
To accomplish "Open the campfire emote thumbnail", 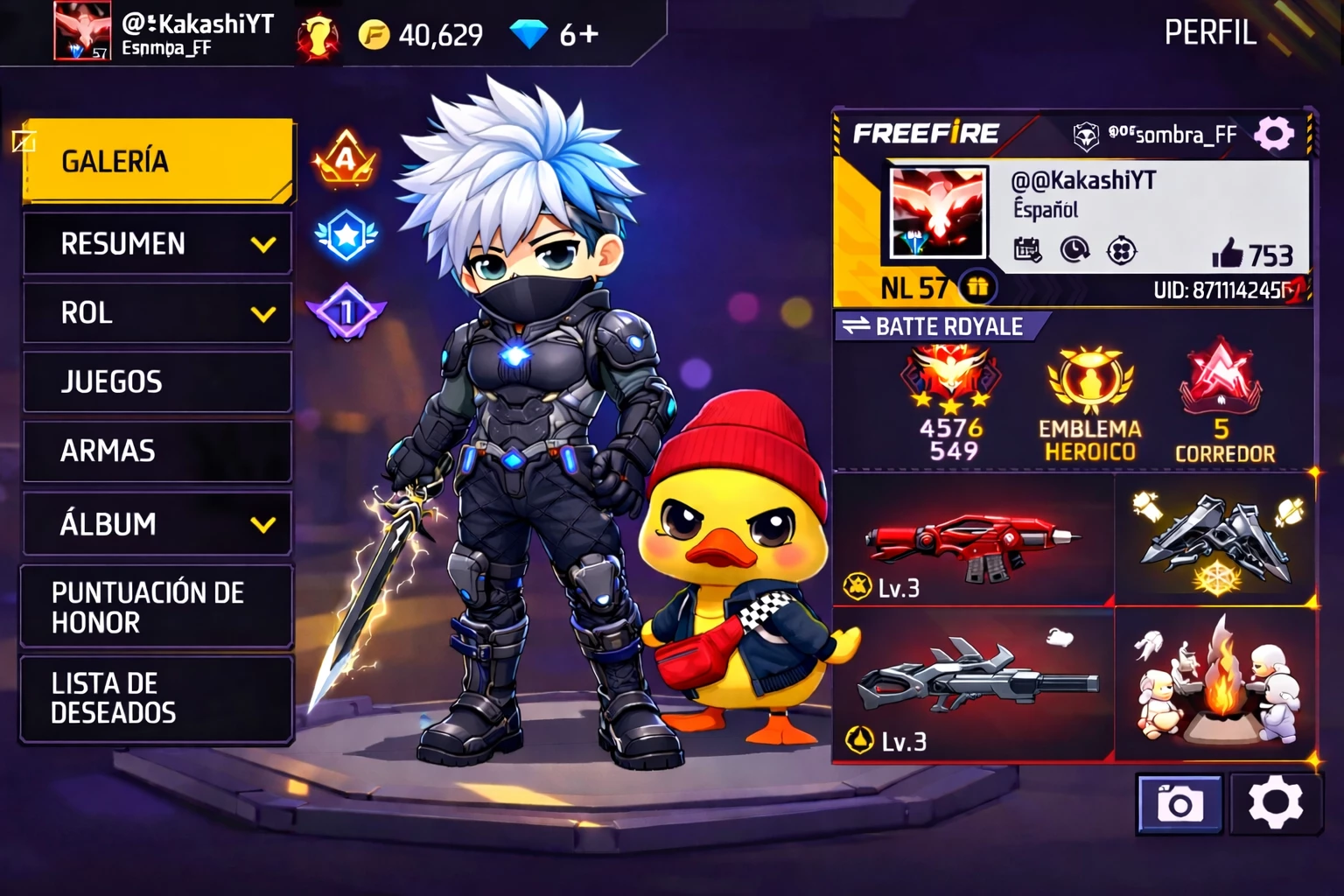I will (x=1216, y=685).
